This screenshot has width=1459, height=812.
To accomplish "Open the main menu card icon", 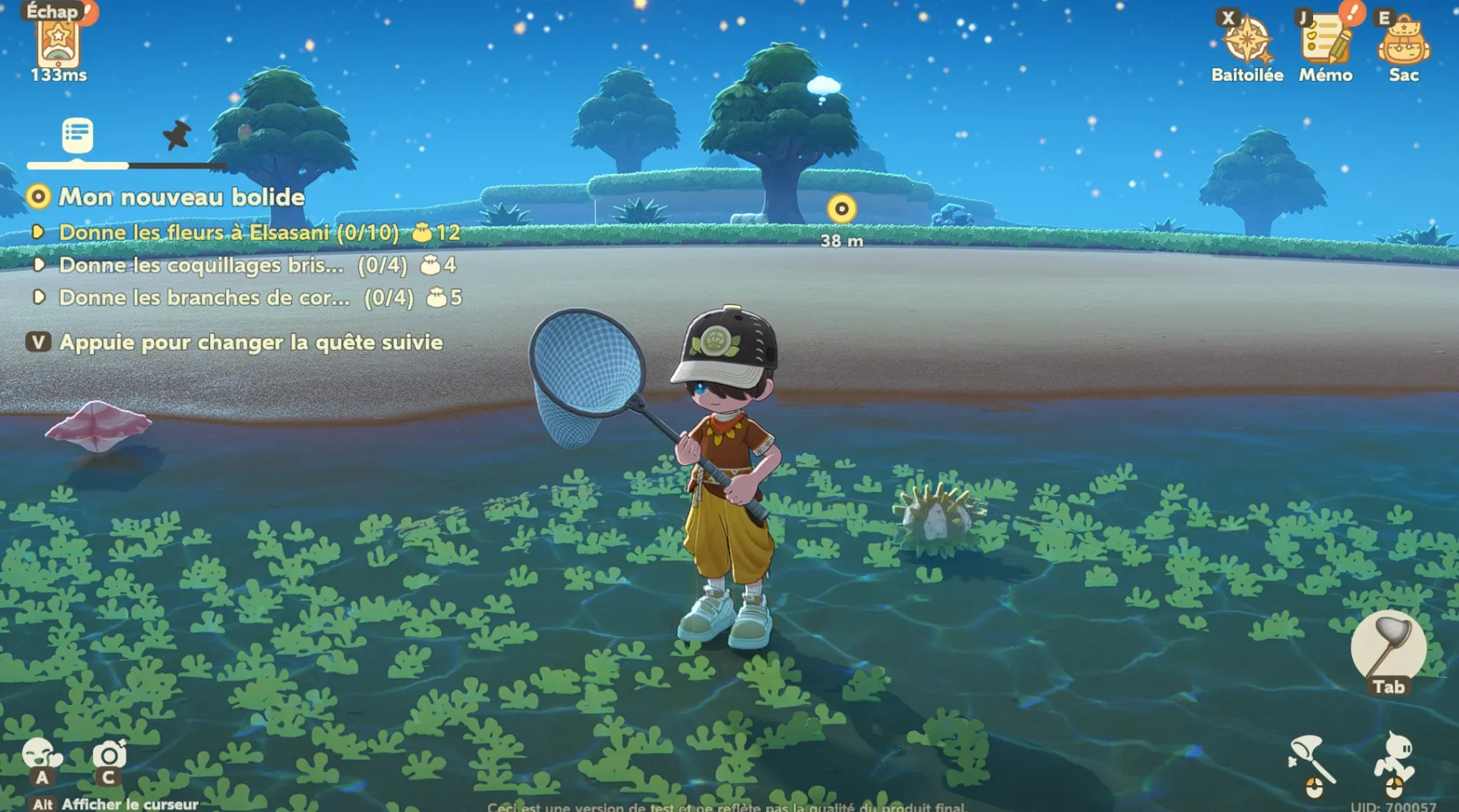I will 58,42.
